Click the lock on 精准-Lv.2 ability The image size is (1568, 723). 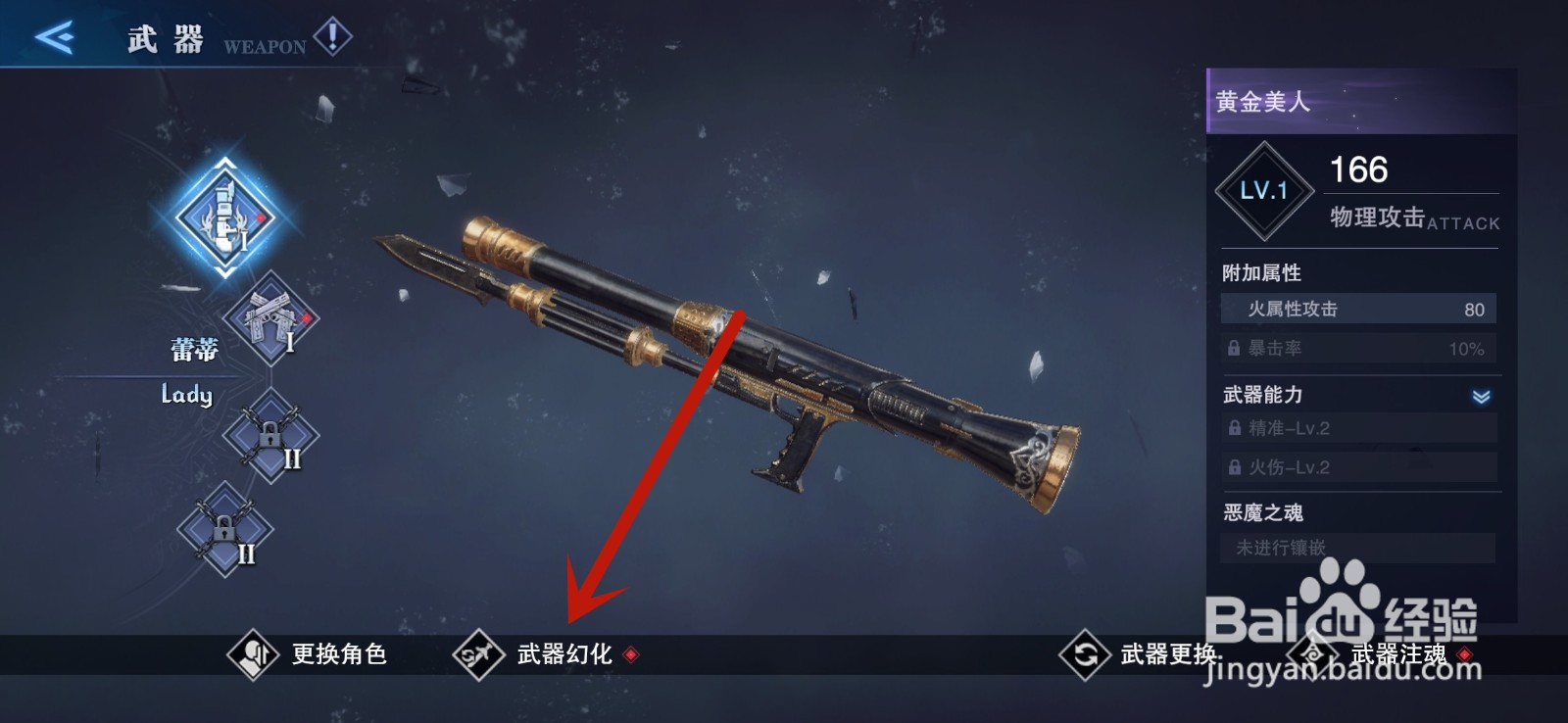[1234, 428]
